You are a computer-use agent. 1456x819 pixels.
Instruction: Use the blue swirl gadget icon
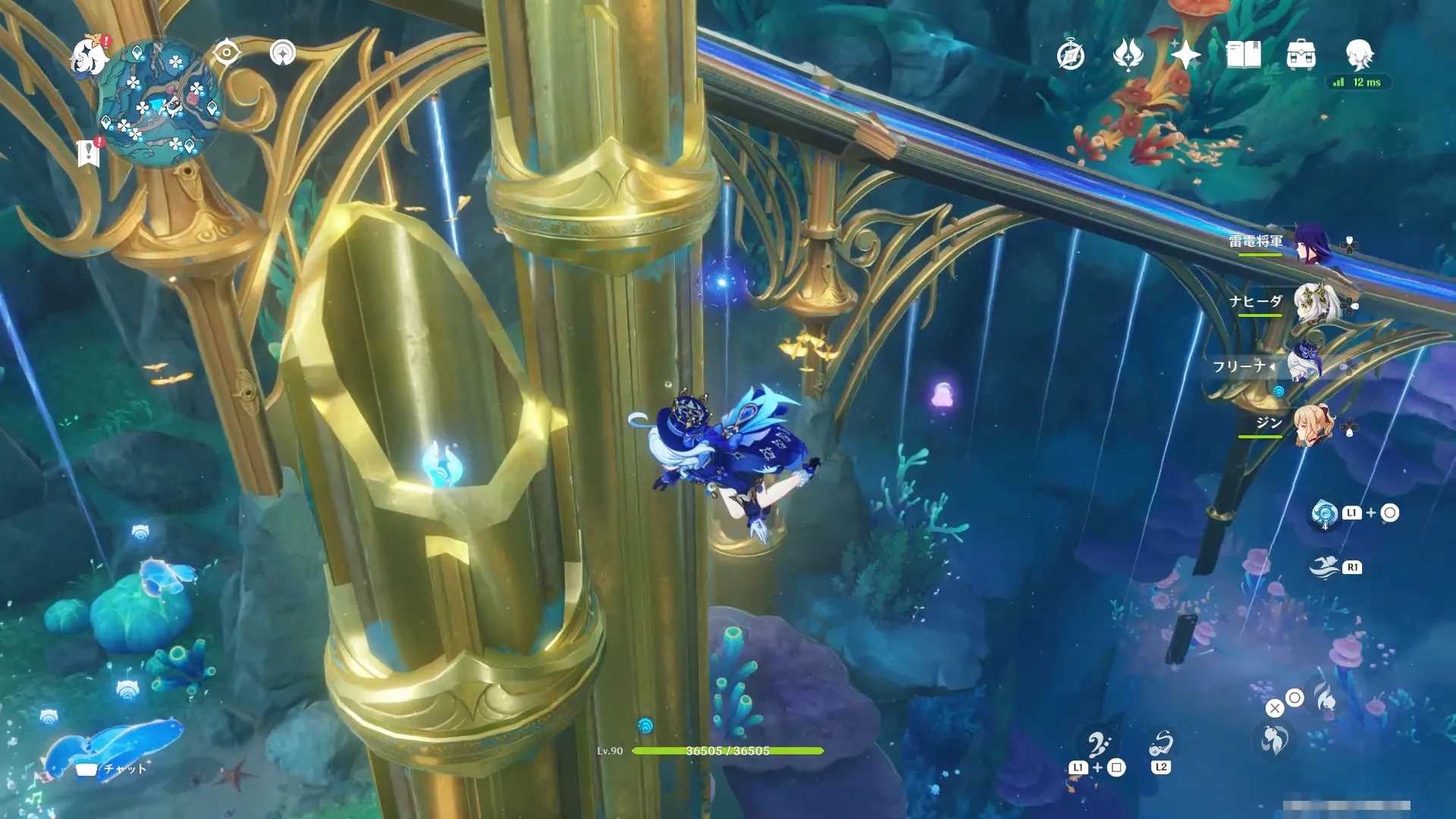point(1325,513)
